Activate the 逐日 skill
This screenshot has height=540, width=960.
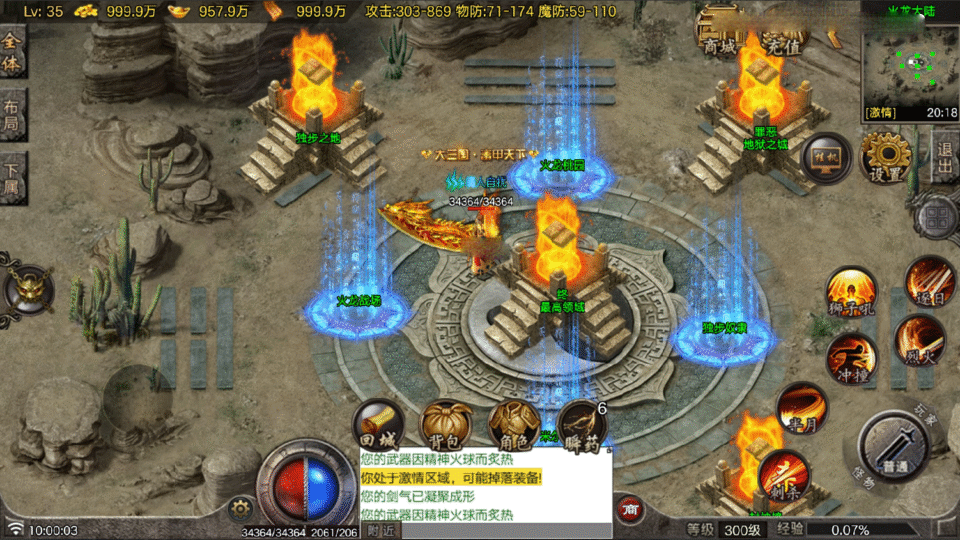[x=929, y=281]
